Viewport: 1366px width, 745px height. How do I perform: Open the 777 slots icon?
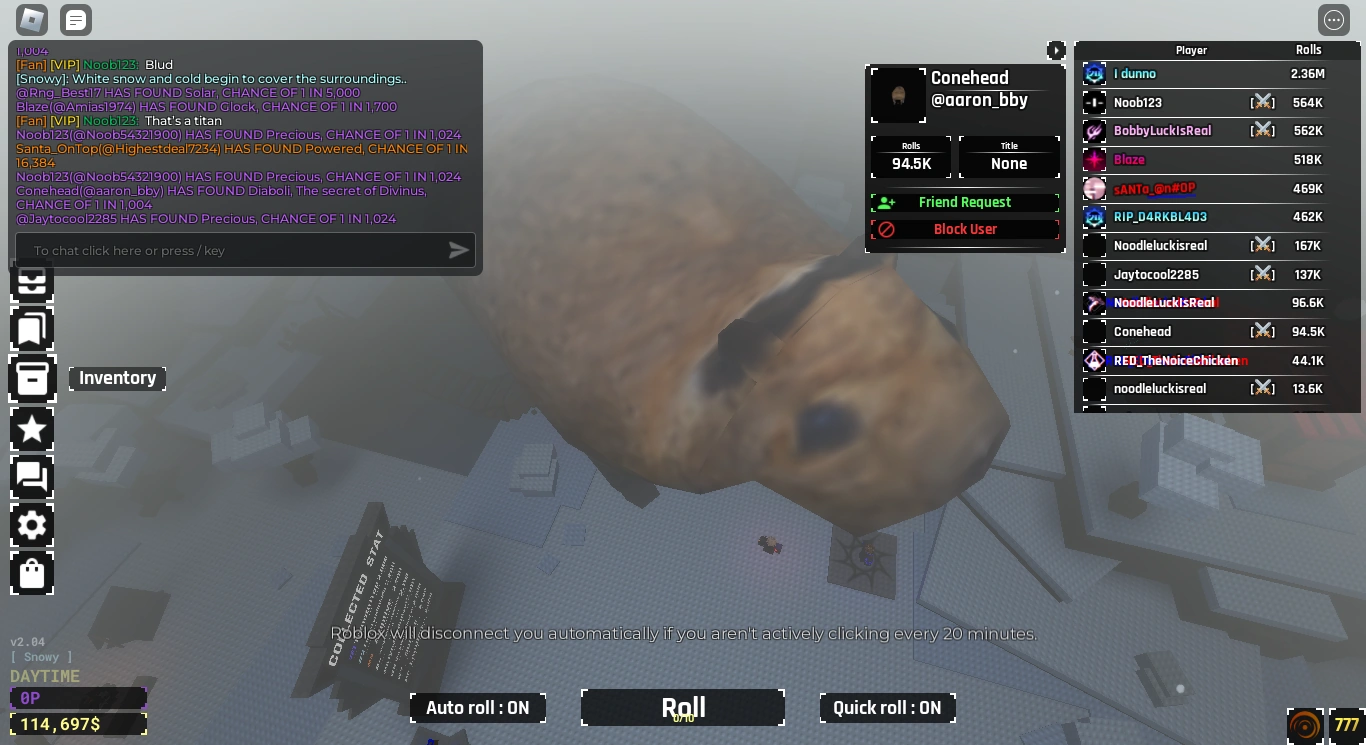coord(1345,723)
